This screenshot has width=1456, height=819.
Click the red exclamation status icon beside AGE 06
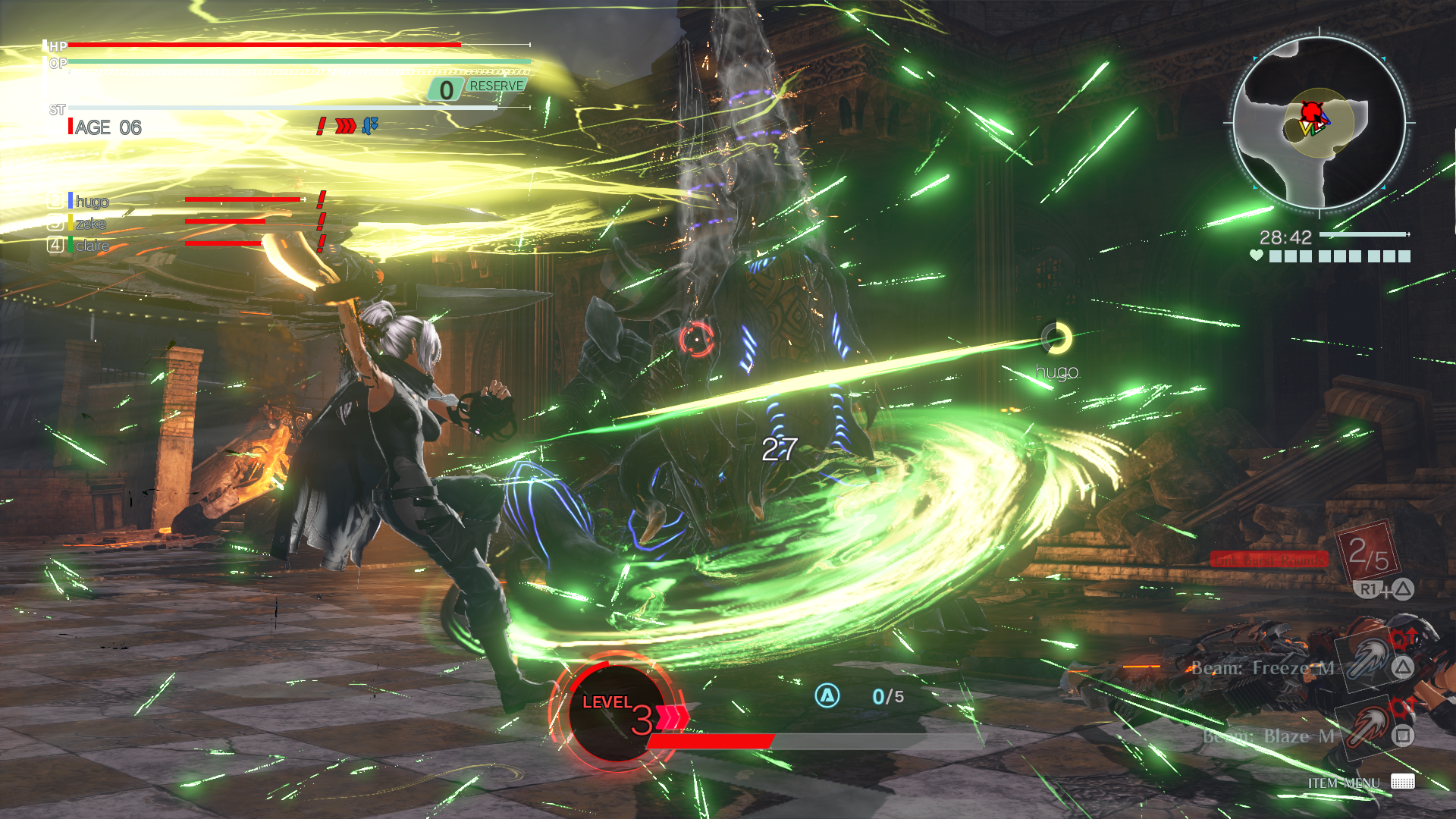point(321,126)
